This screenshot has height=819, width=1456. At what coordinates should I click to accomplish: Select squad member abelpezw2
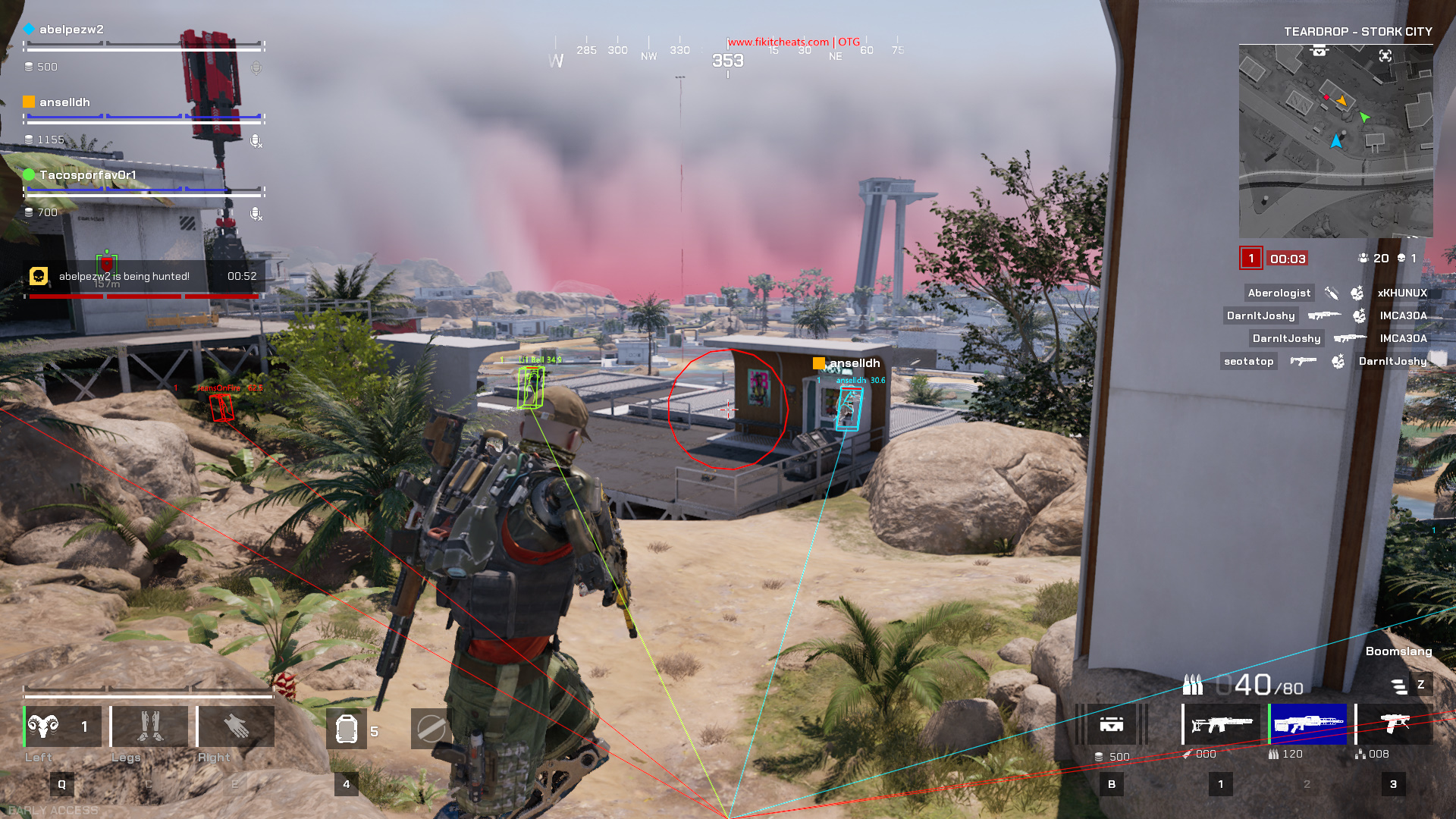click(71, 30)
